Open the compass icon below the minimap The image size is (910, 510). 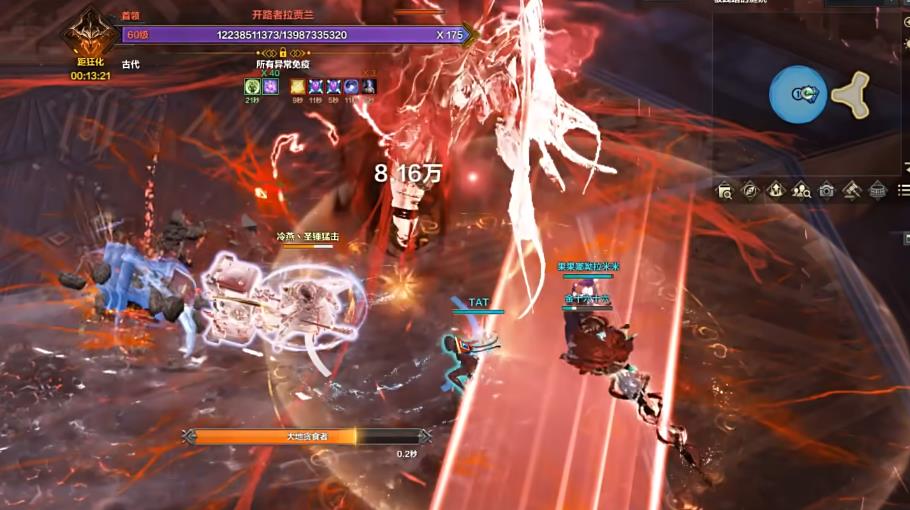pos(750,190)
